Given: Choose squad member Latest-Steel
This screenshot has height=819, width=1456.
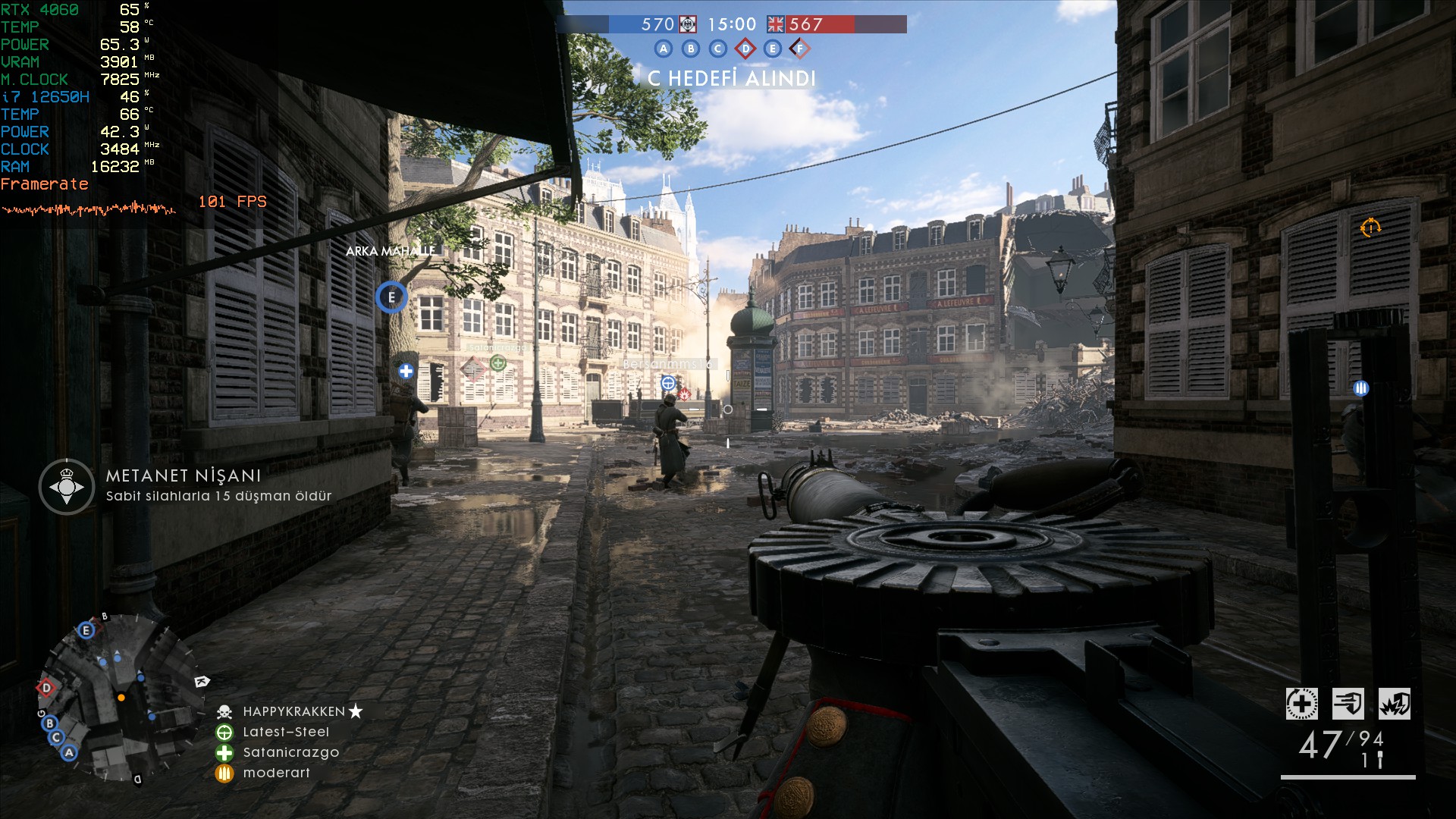Looking at the screenshot, I should point(286,732).
